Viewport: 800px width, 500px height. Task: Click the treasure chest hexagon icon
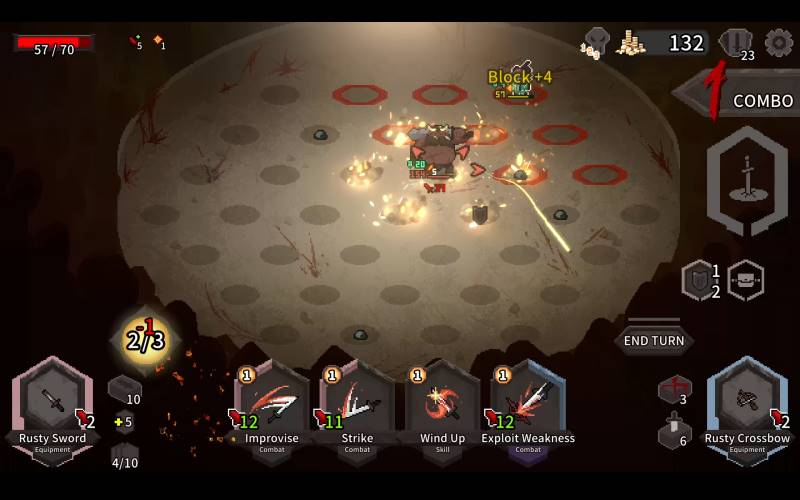(x=745, y=280)
